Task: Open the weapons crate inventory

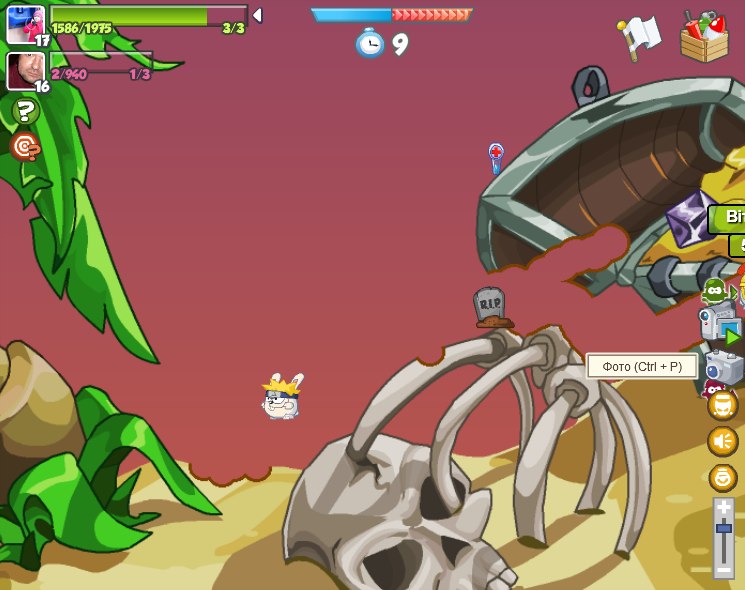Action: point(704,37)
